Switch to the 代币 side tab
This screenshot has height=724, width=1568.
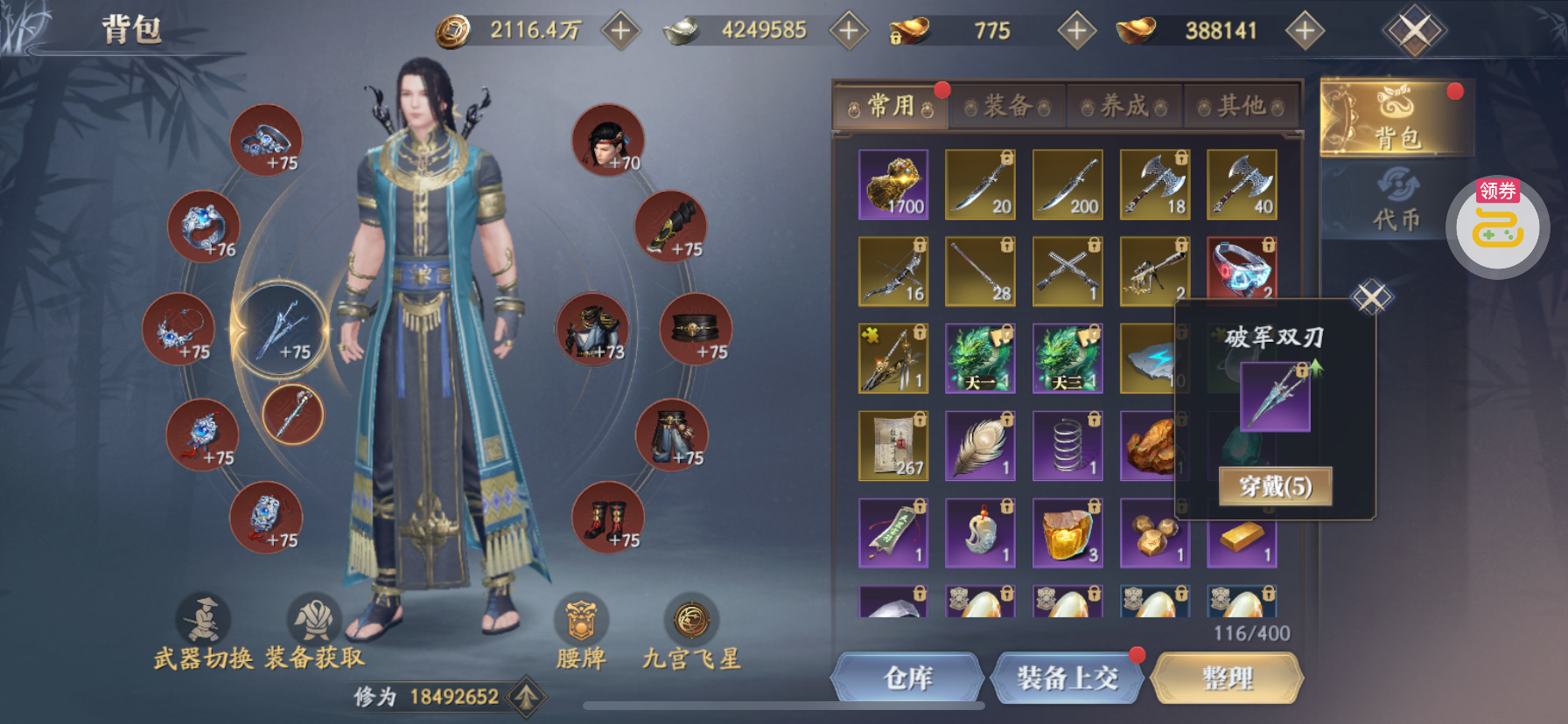pos(1396,201)
